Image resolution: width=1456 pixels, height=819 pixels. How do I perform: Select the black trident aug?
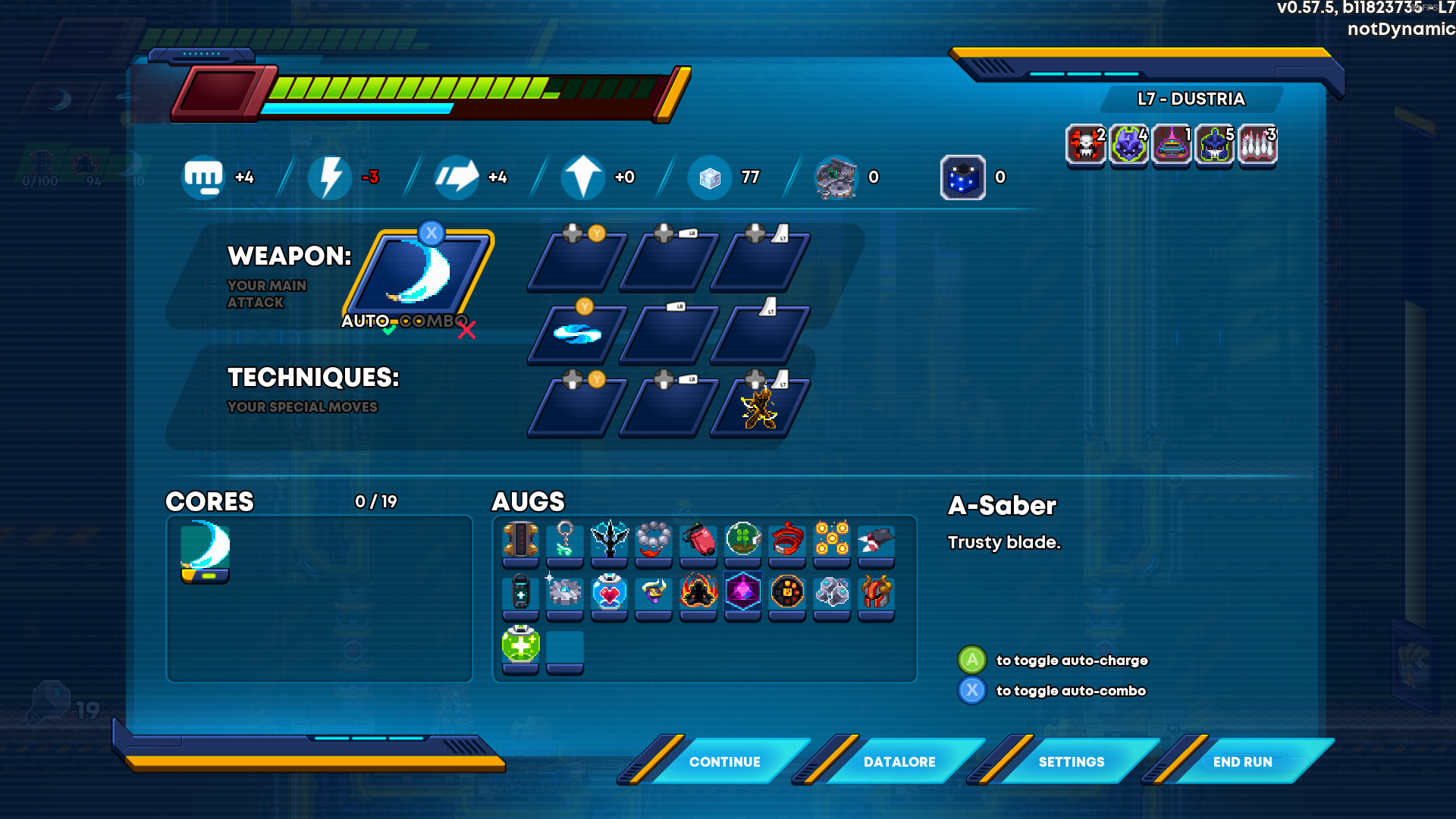click(x=609, y=540)
